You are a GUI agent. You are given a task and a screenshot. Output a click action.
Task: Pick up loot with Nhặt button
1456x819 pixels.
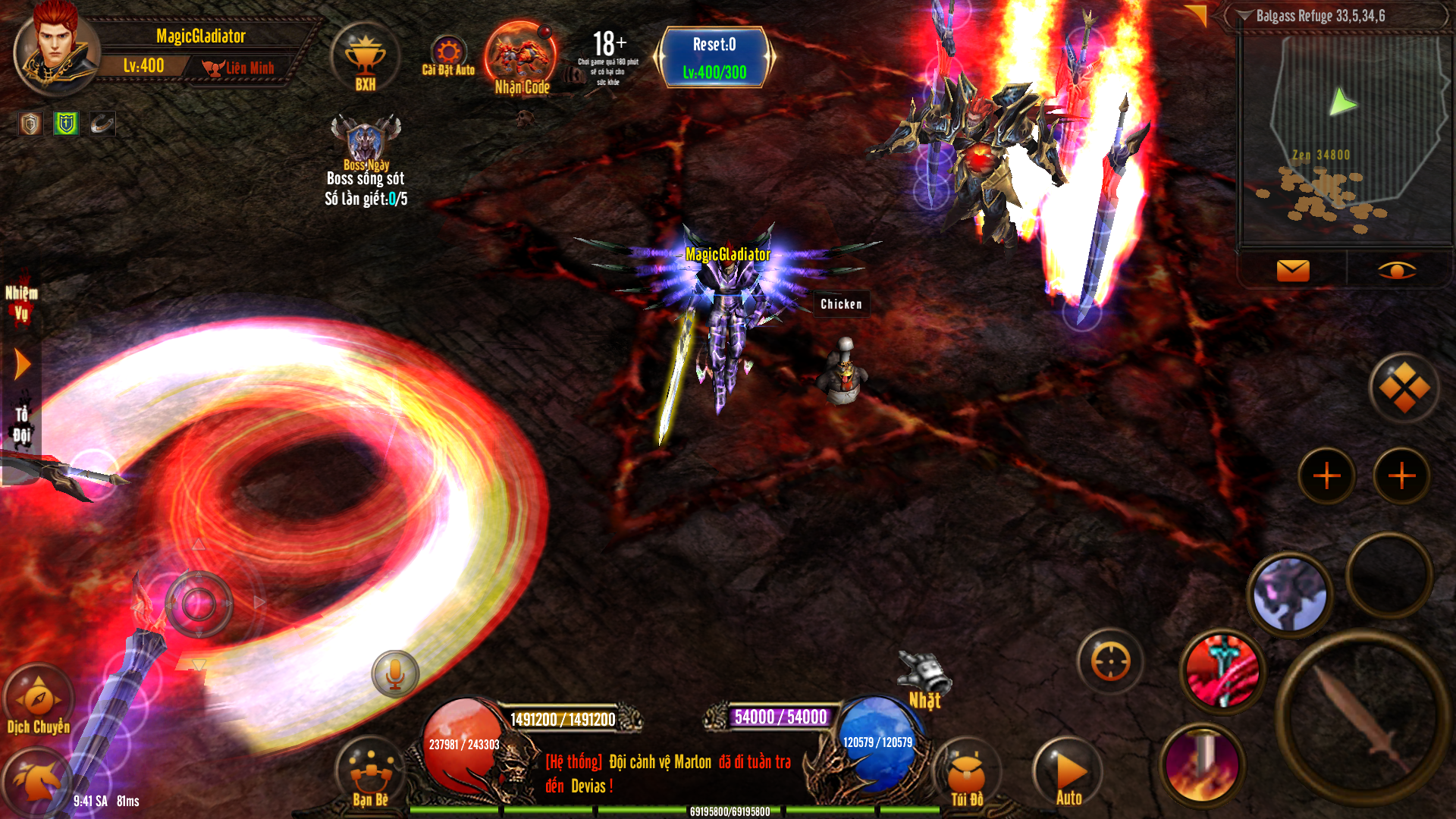pyautogui.click(x=924, y=680)
